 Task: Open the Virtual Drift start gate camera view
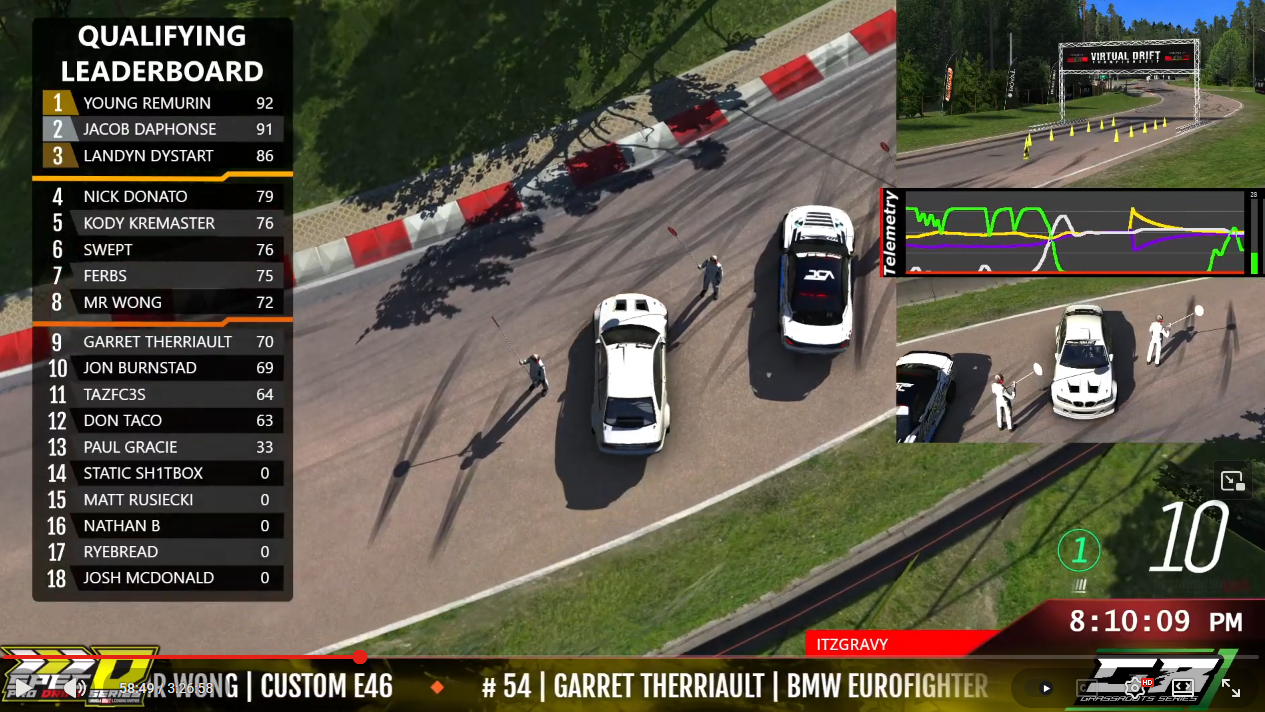click(1080, 92)
